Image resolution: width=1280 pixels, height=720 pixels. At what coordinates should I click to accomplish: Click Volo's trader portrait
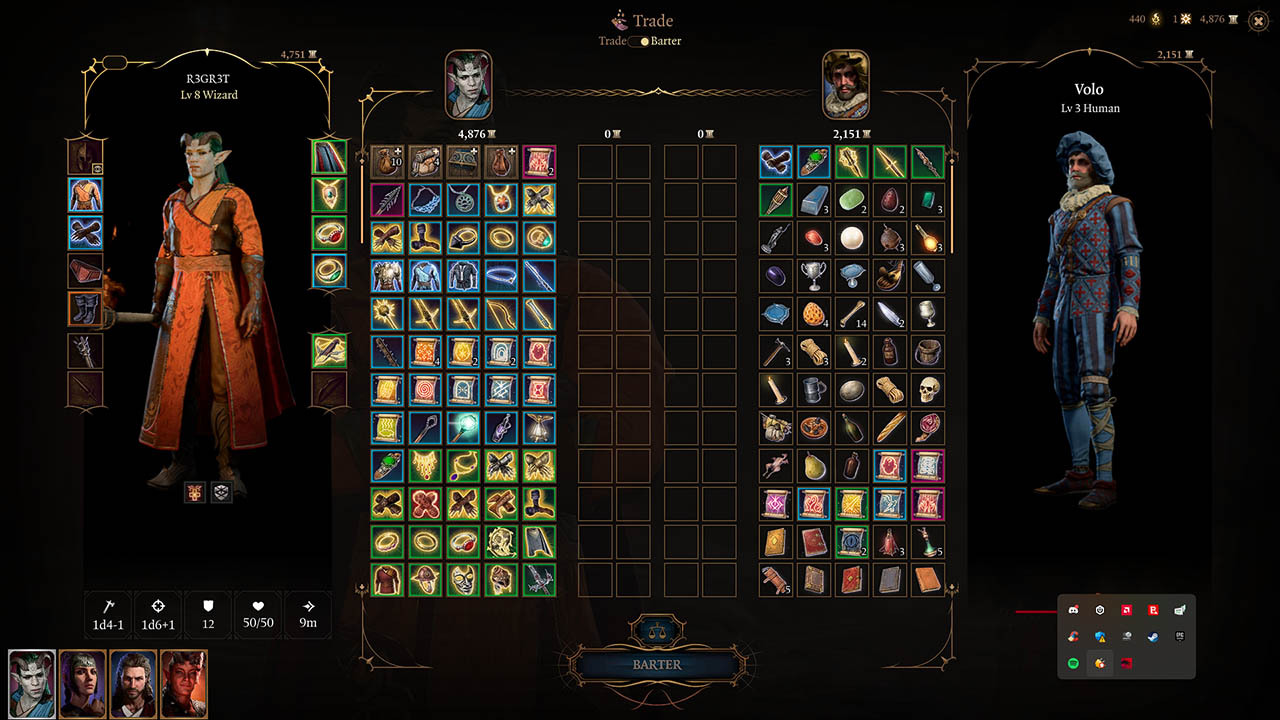pyautogui.click(x=846, y=85)
